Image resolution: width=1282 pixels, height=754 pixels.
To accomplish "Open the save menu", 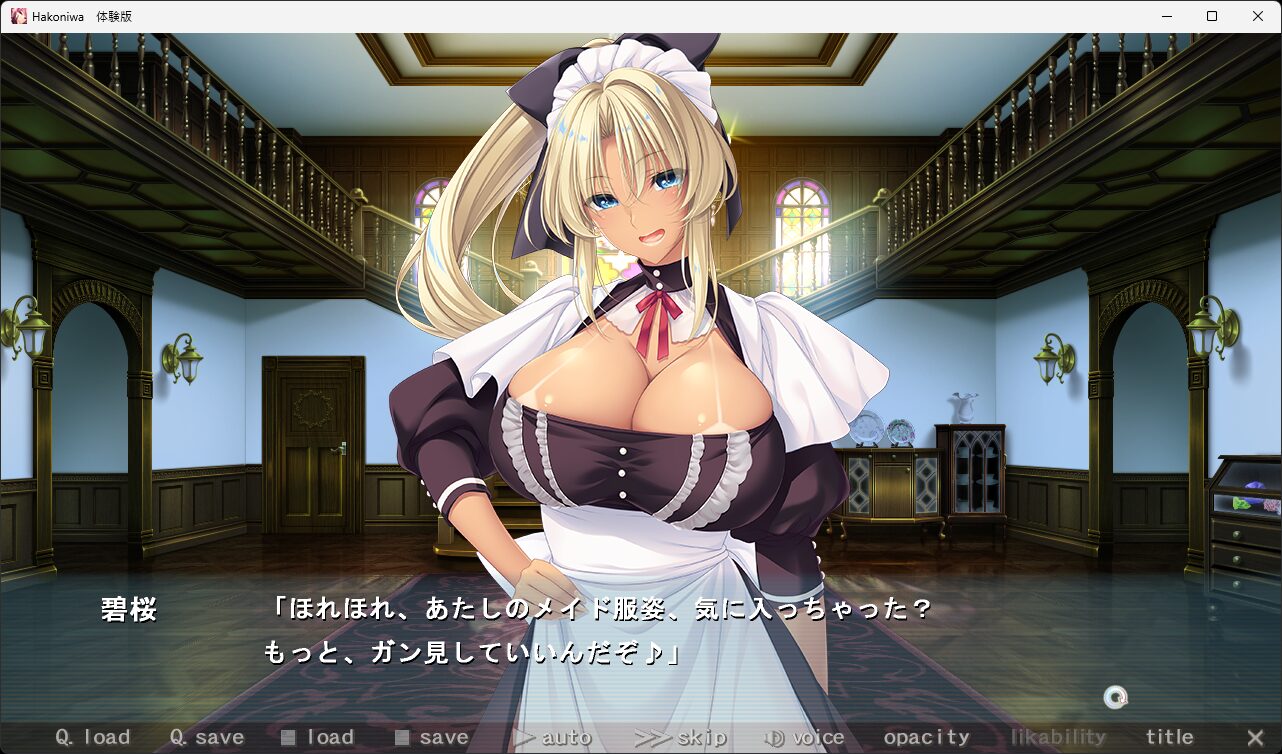I will tap(432, 738).
